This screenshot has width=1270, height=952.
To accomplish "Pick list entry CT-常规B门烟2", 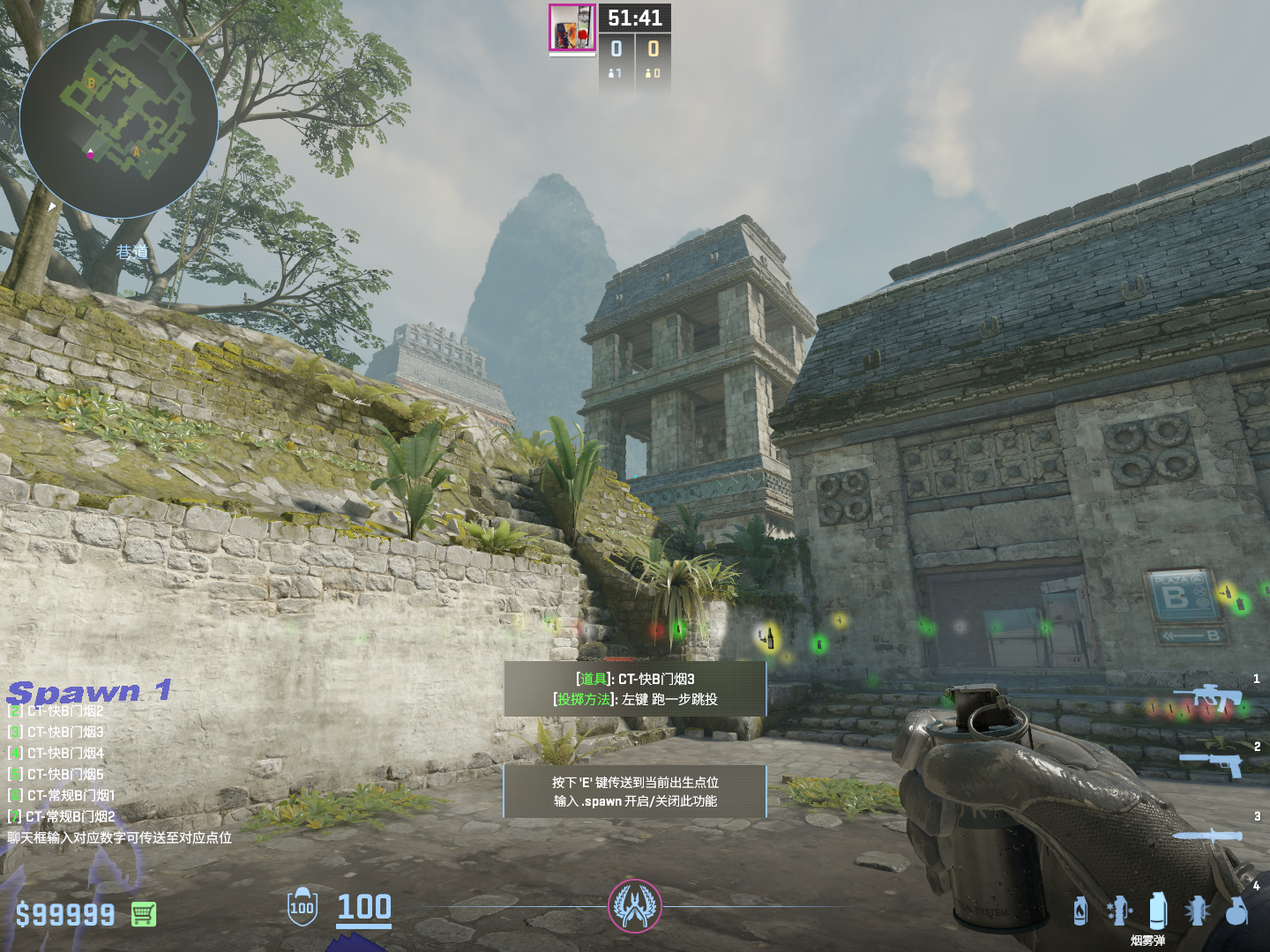I will pos(70,816).
